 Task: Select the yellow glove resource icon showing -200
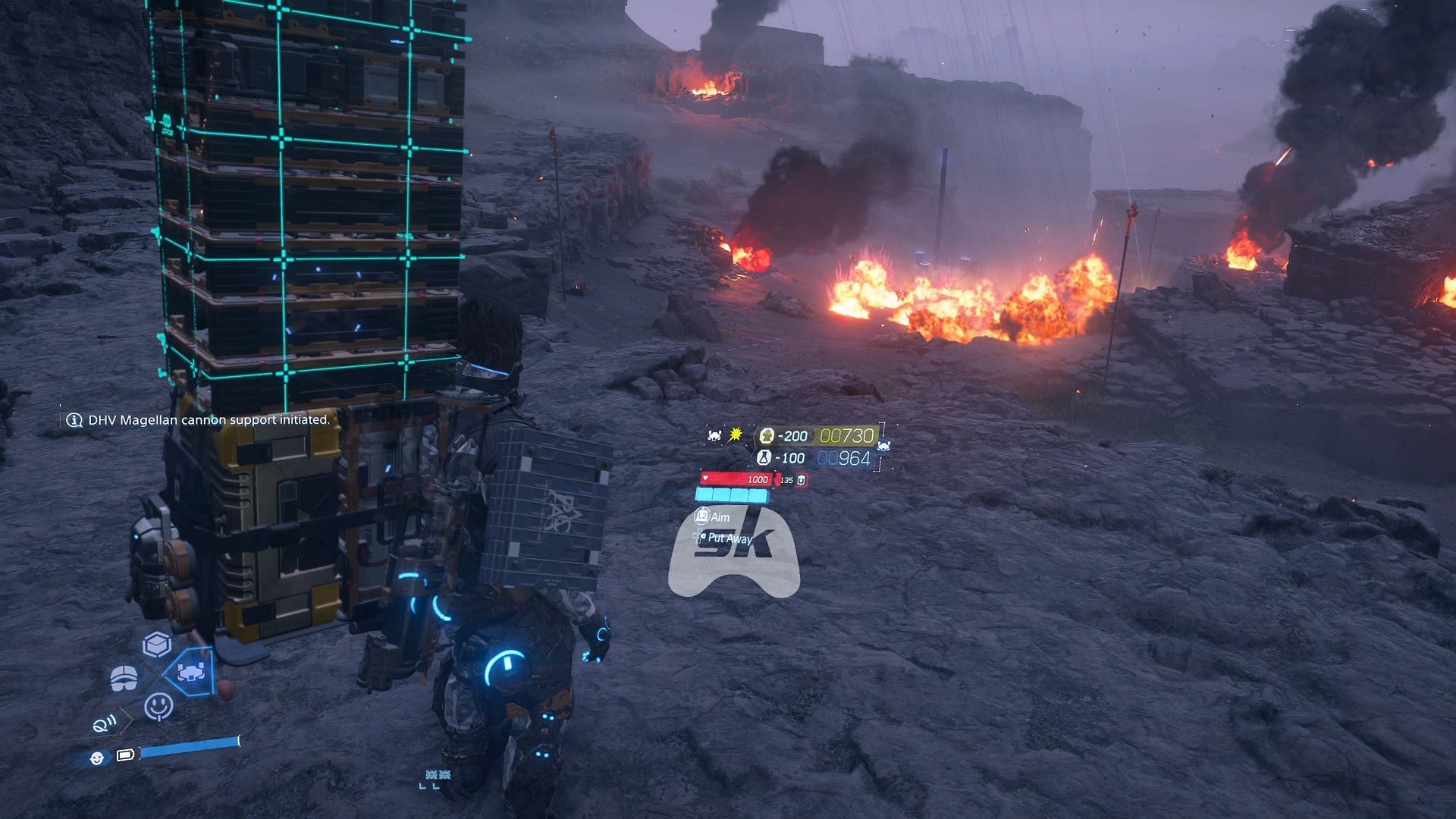[x=767, y=436]
